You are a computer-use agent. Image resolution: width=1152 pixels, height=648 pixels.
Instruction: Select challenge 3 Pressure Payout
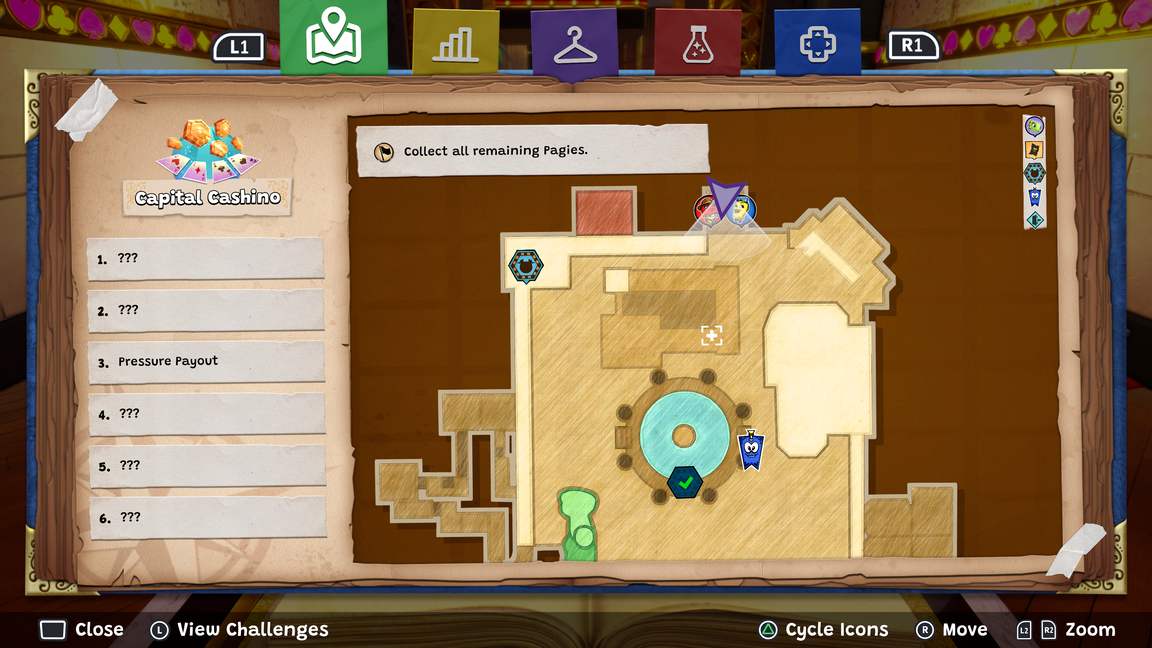click(x=207, y=362)
